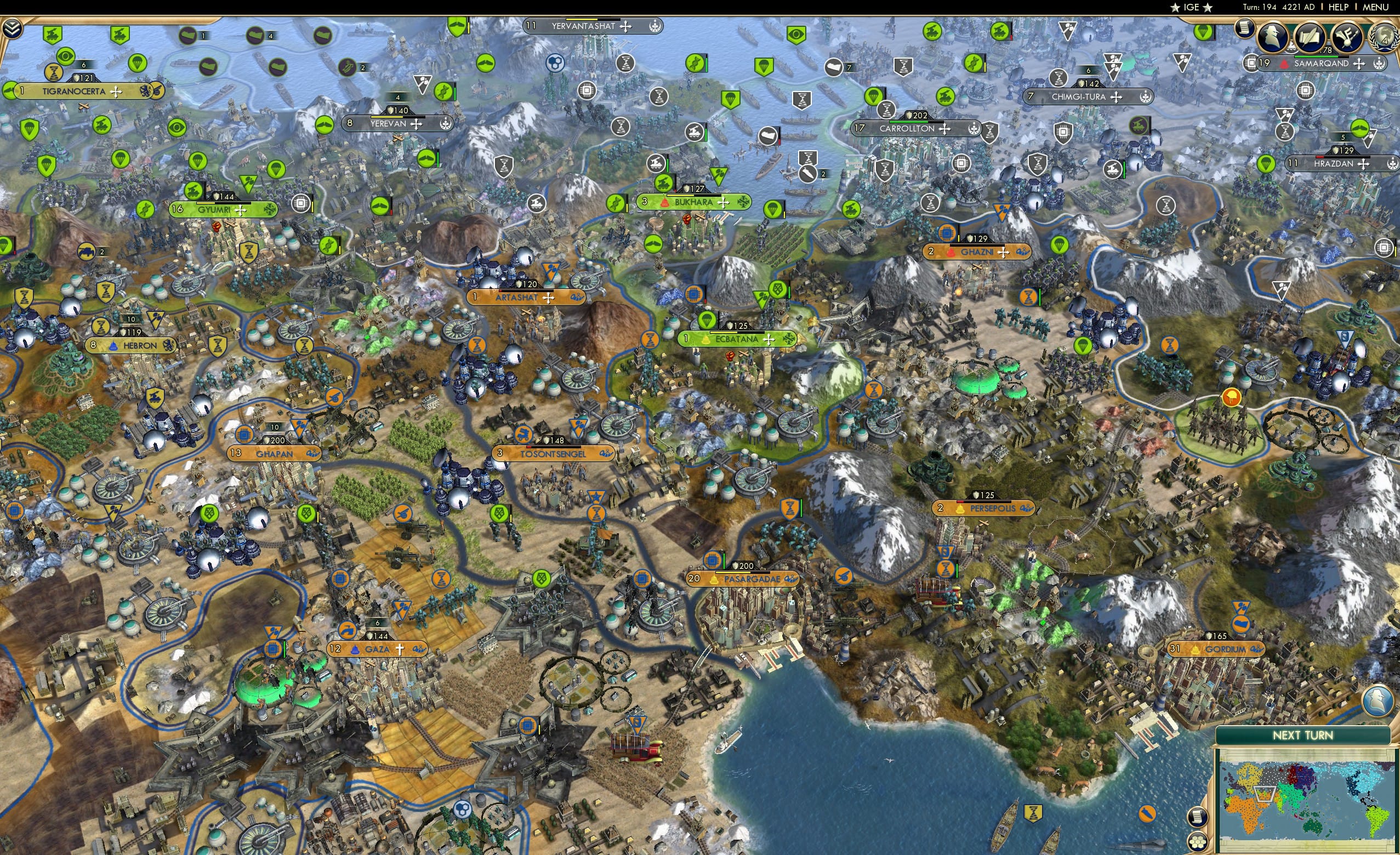Open the IGE editor from the top bar
The height and width of the screenshot is (855, 1400).
coord(1191,7)
